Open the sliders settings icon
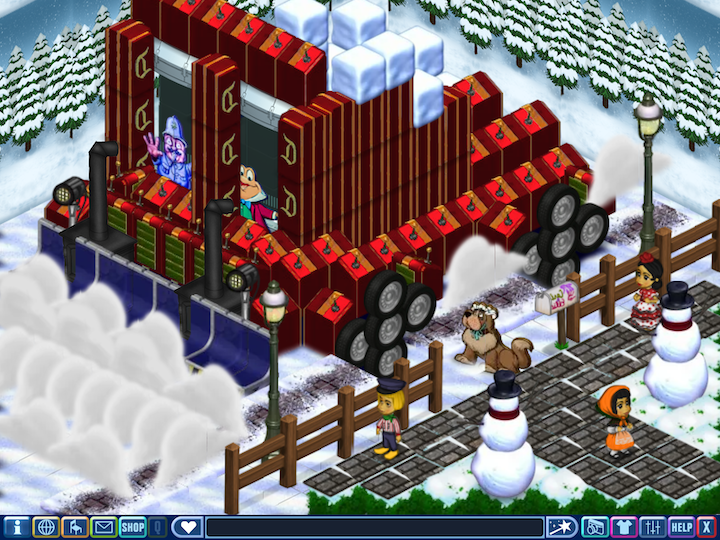 tap(653, 527)
